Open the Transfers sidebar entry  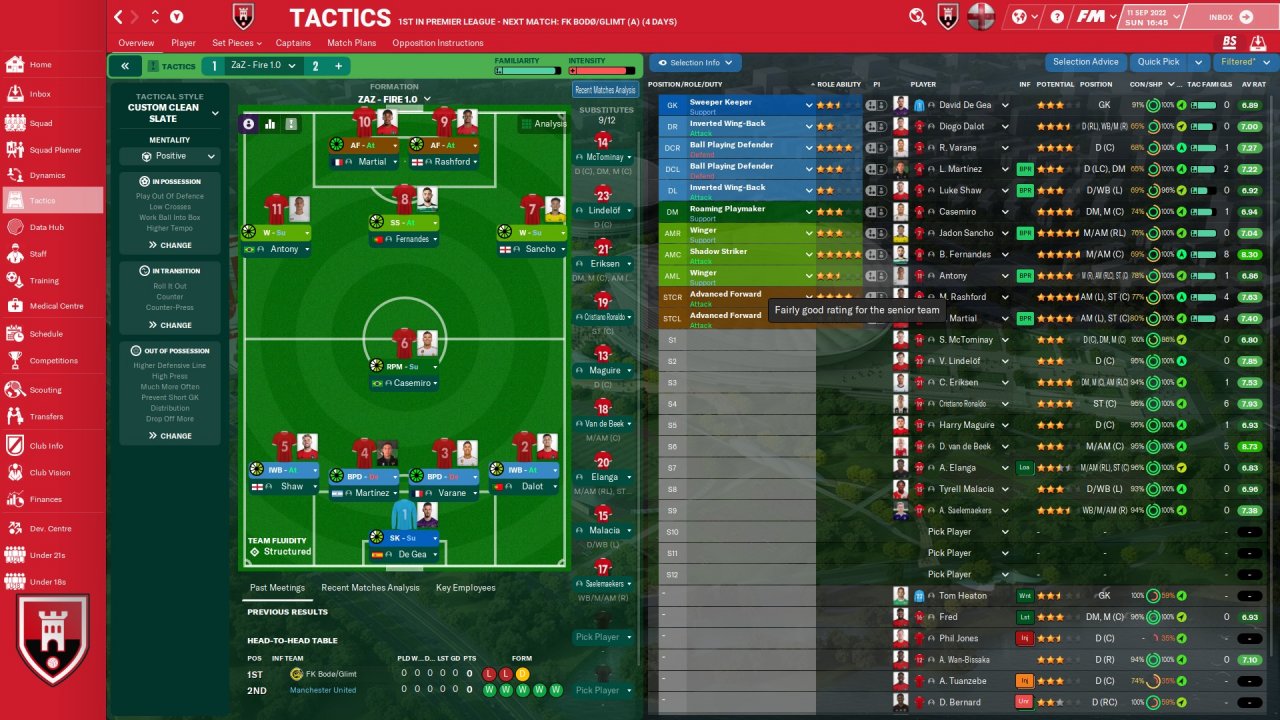click(x=46, y=417)
